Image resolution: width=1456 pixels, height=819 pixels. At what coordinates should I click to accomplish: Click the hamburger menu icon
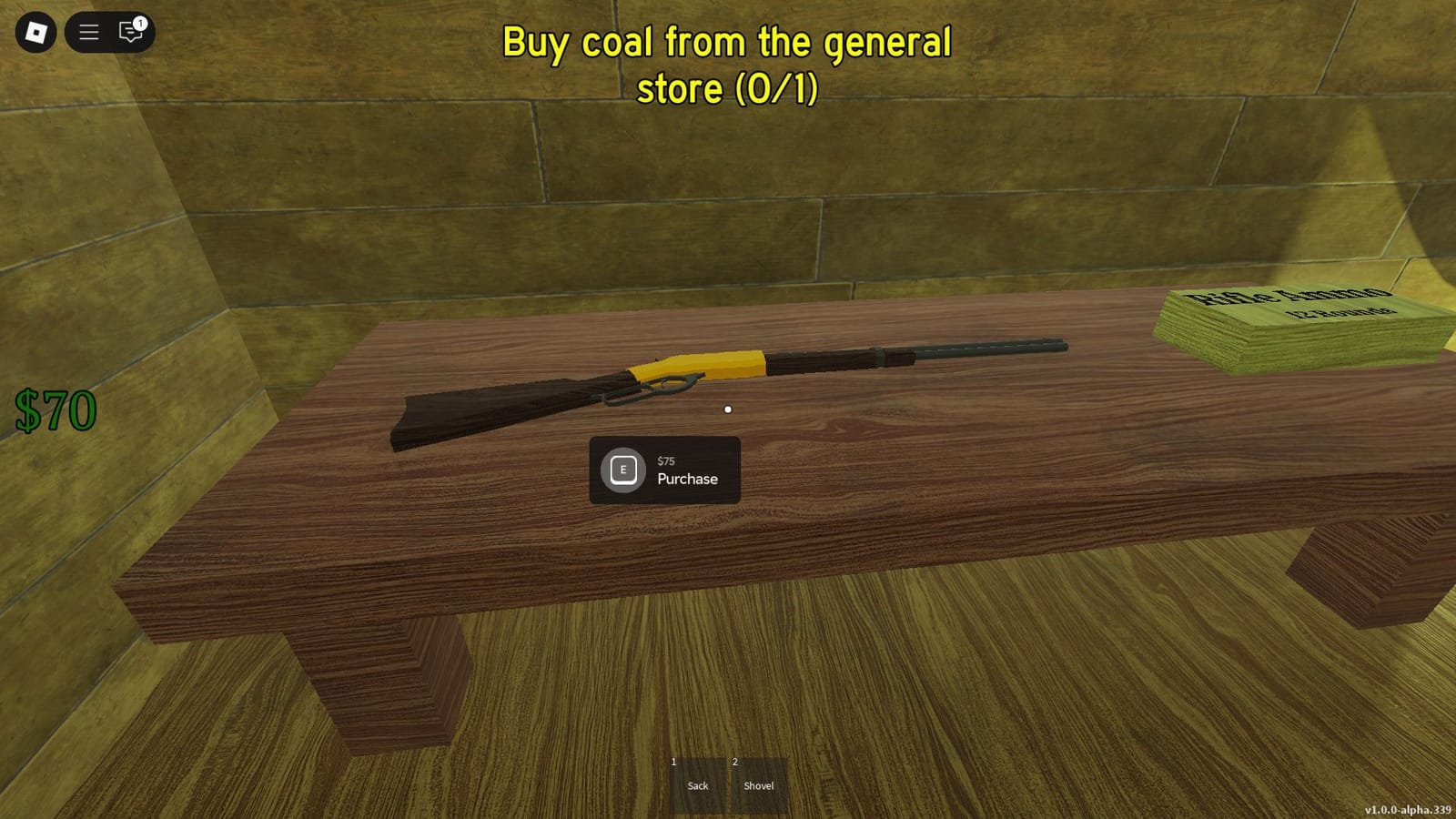[88, 32]
